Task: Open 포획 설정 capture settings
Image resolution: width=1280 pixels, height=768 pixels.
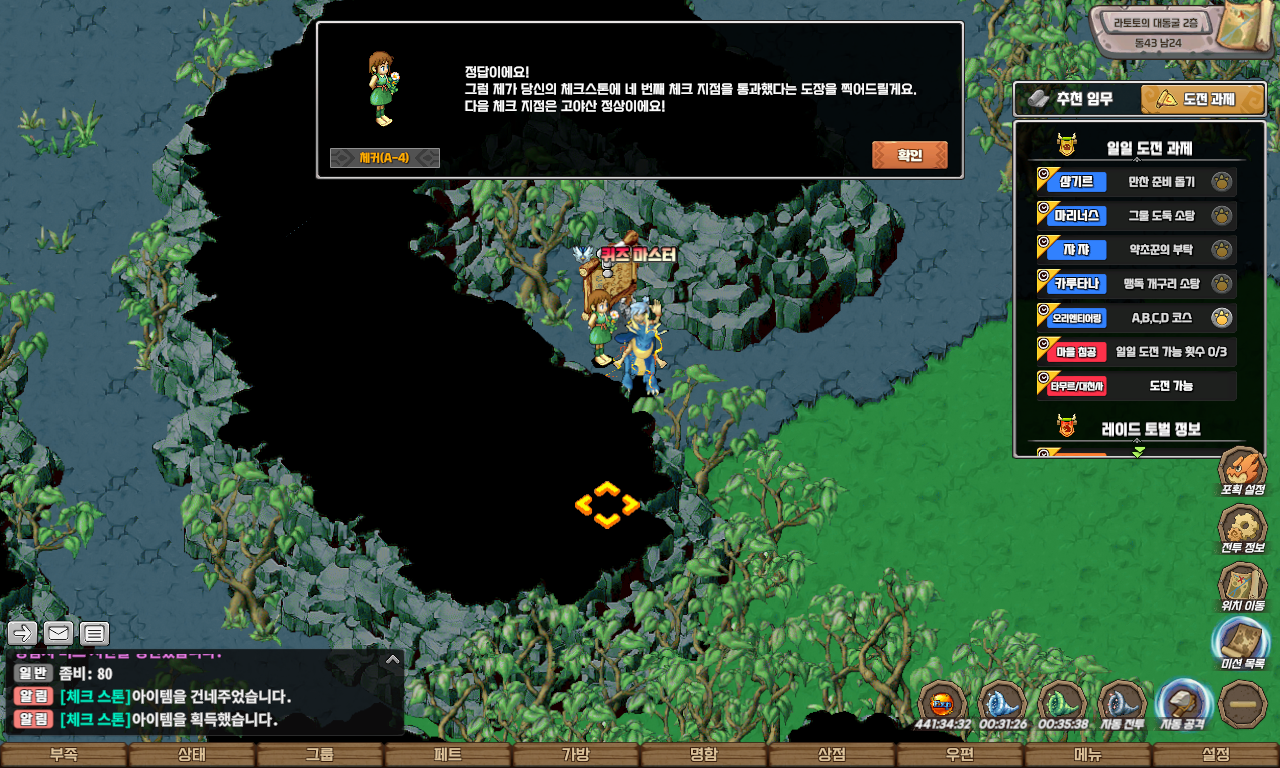Action: 1242,472
